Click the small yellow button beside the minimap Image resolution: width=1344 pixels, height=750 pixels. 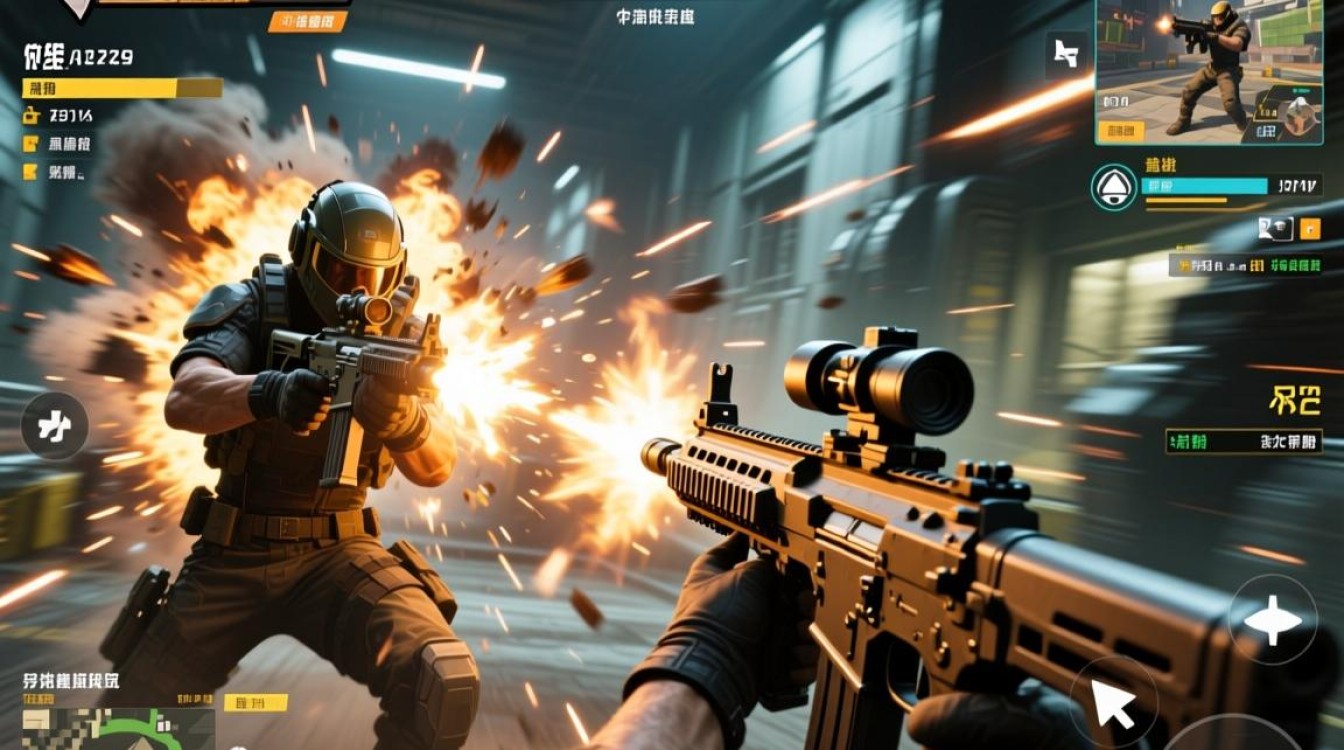click(241, 702)
